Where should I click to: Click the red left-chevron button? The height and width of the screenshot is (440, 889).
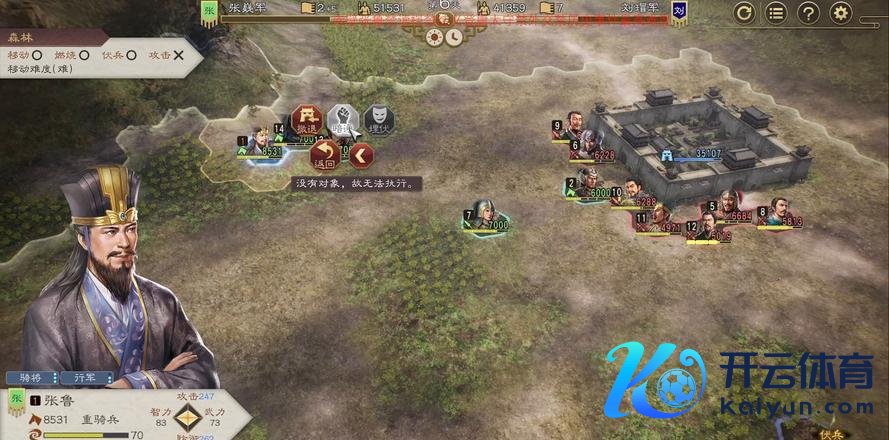pos(361,155)
